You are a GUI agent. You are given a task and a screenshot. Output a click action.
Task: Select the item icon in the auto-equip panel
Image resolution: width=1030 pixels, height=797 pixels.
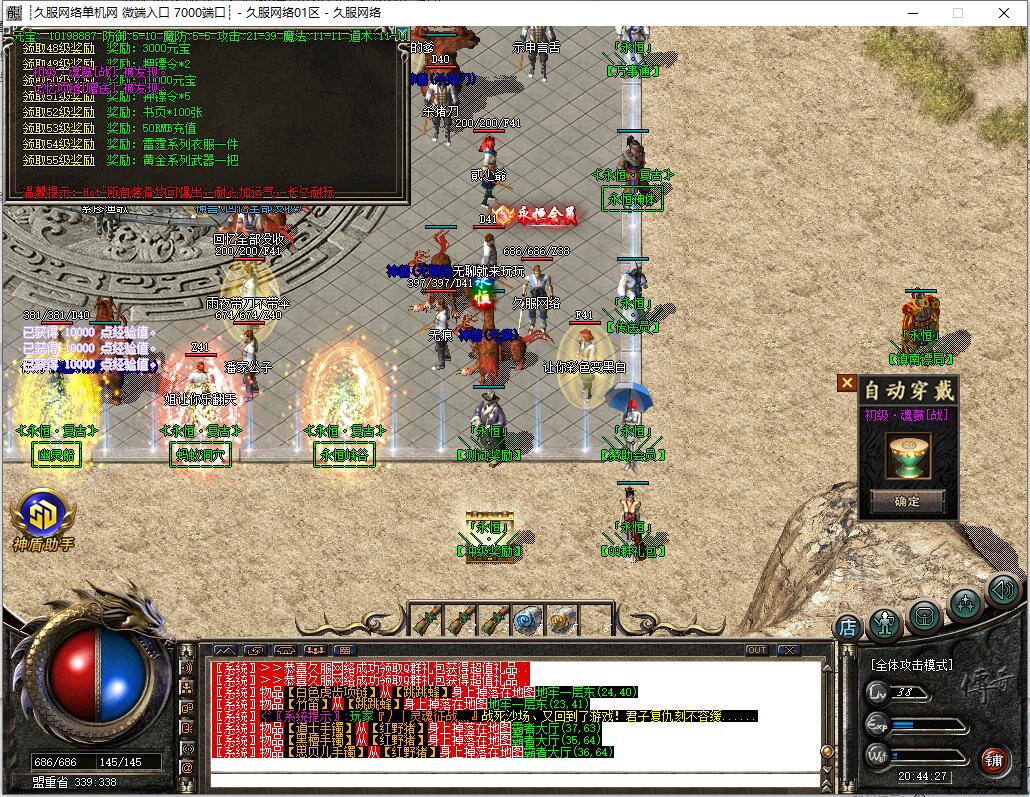point(907,455)
